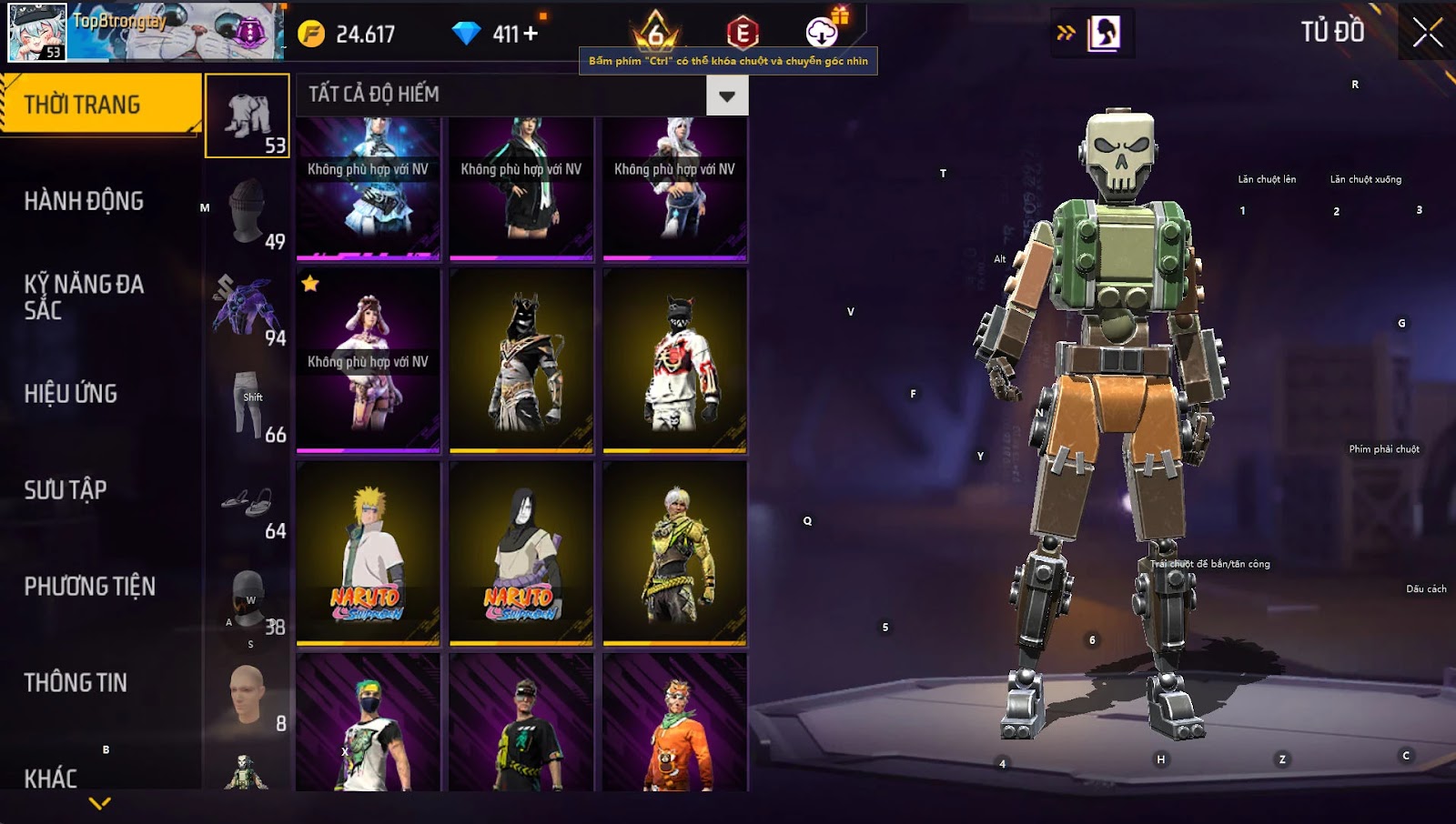Choose the Naruto long black-haired outfit
Screen dimensions: 1456x824
tap(521, 553)
